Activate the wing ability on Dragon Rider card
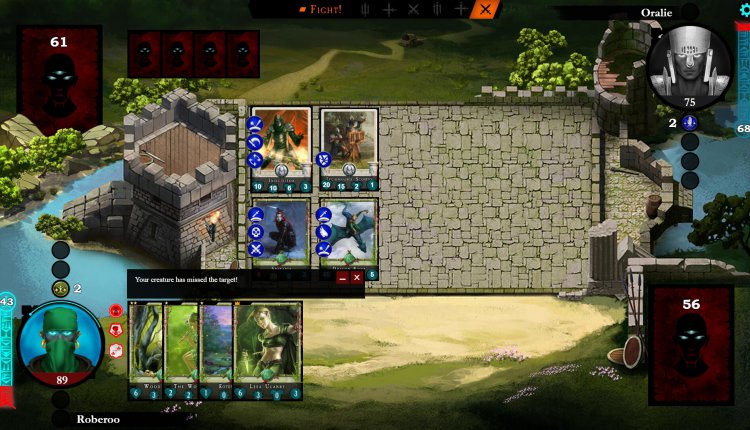 coord(324,231)
